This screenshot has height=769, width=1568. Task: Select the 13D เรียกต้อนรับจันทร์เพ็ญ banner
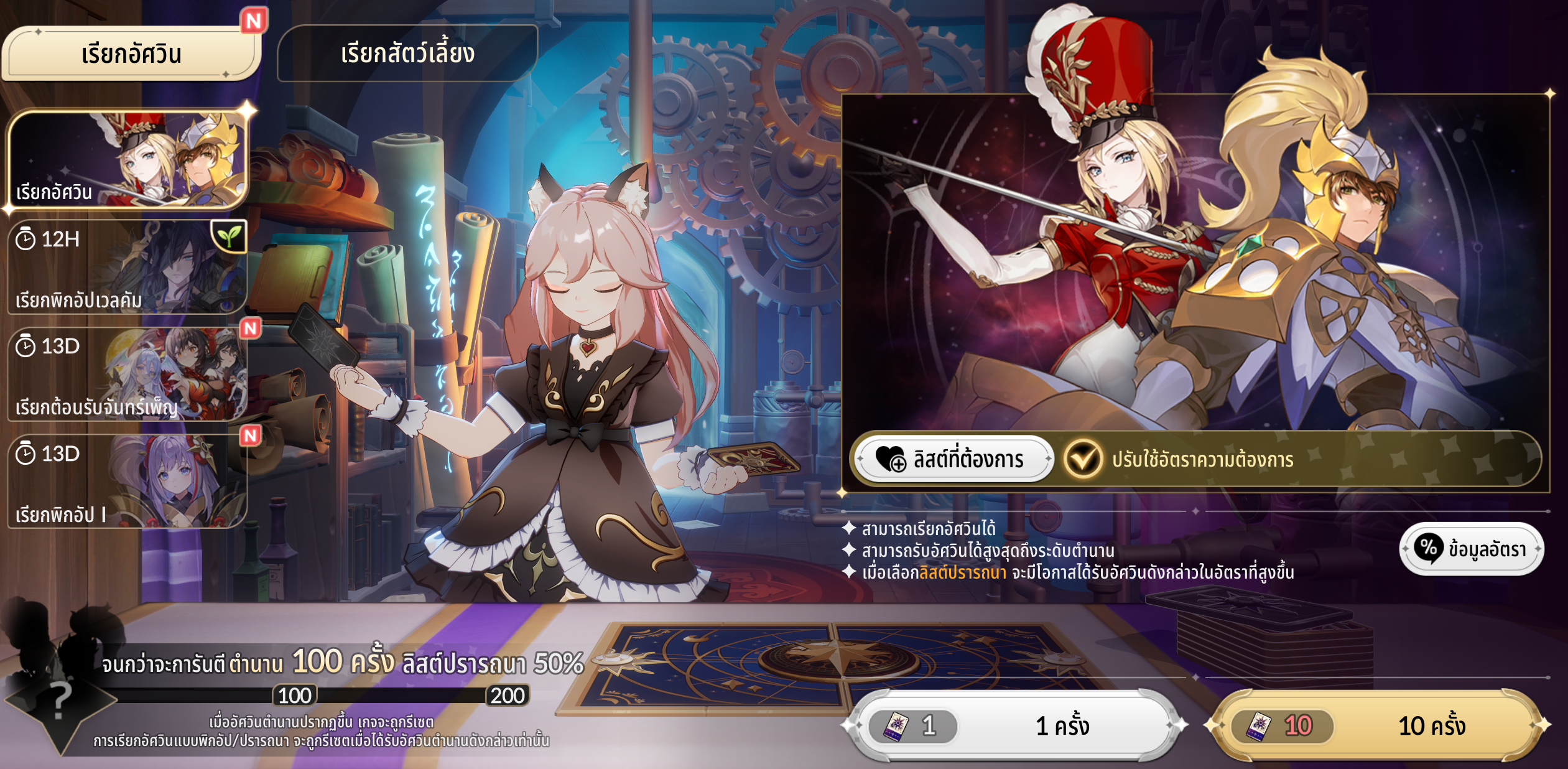click(x=128, y=374)
